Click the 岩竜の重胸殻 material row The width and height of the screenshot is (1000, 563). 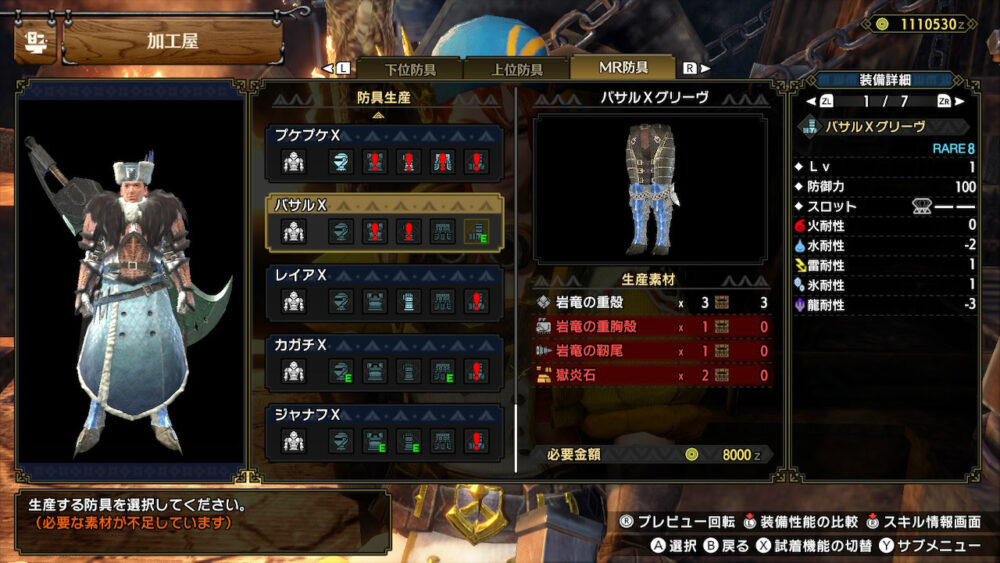(652, 327)
